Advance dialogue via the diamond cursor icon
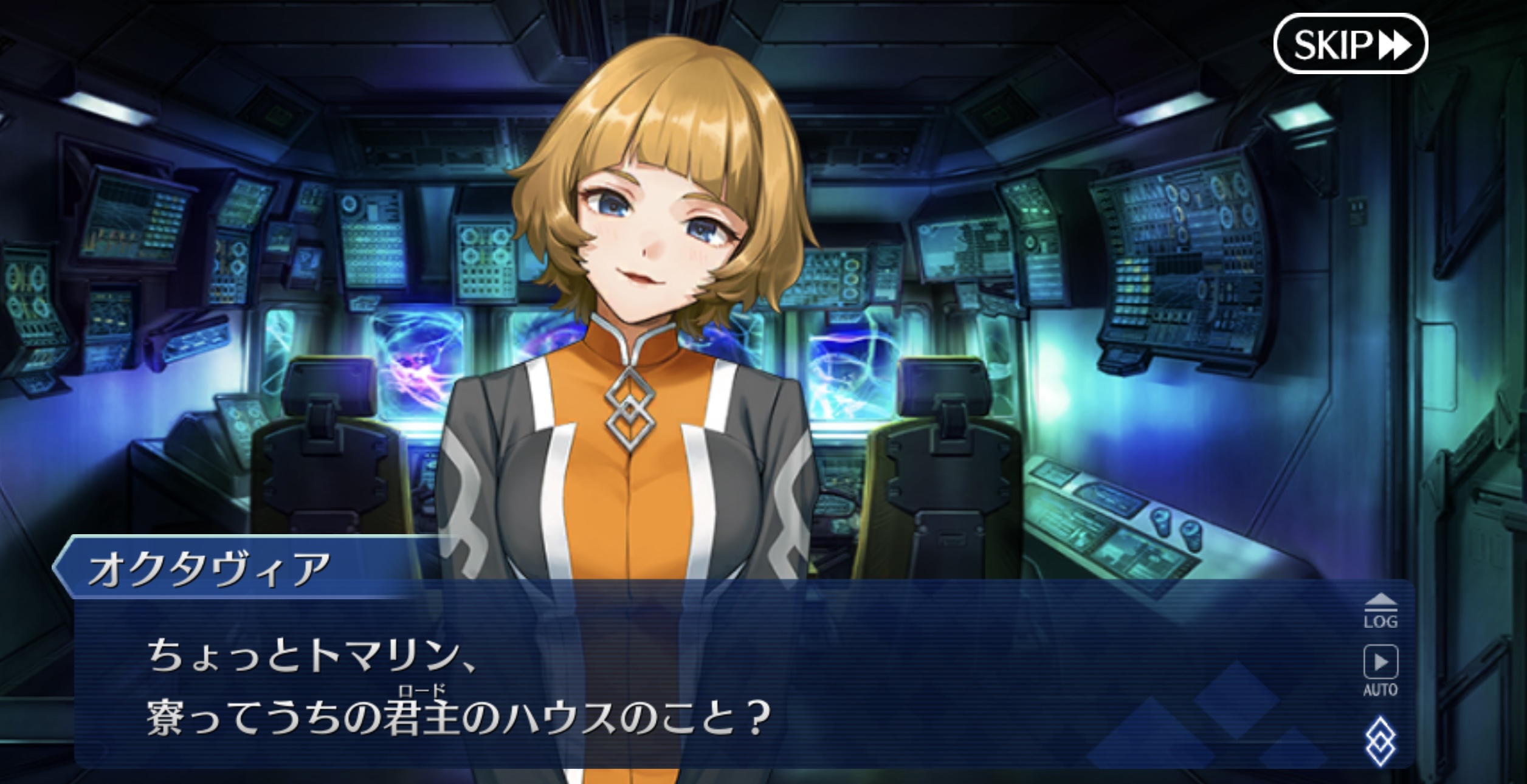Image resolution: width=1527 pixels, height=784 pixels. (1381, 741)
